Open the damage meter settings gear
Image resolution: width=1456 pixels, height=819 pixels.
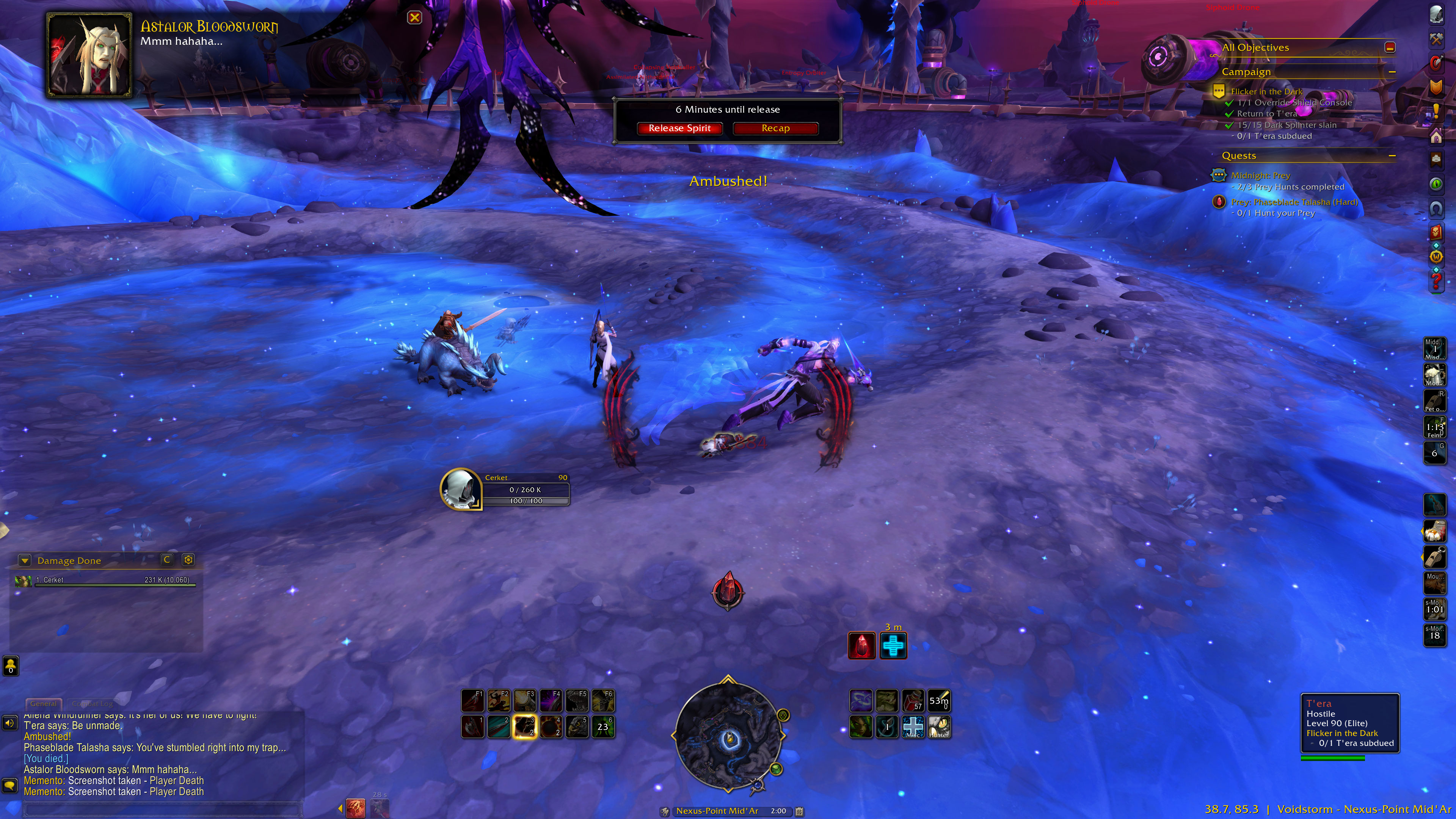click(188, 560)
